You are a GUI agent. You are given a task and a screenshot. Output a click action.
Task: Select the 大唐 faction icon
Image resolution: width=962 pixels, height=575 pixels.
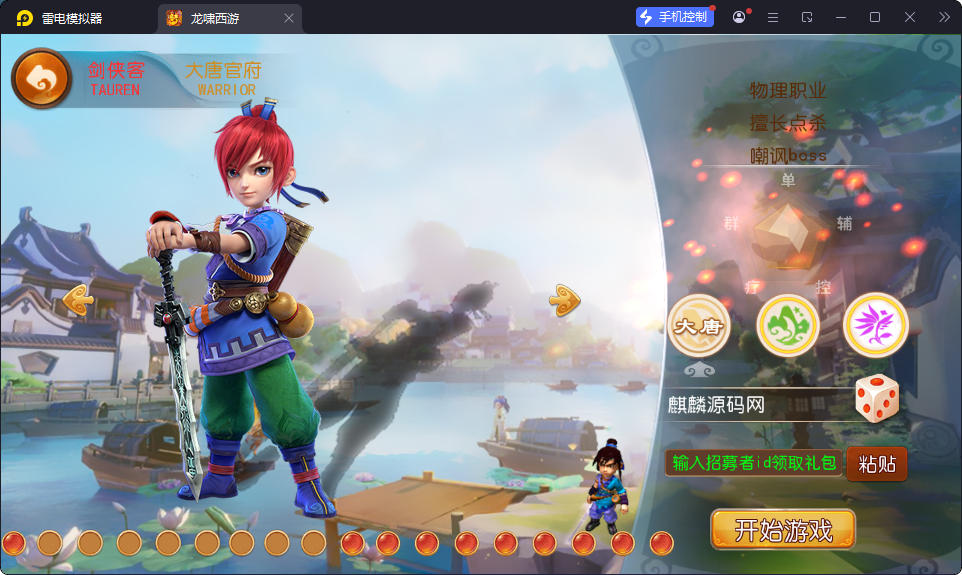(699, 325)
